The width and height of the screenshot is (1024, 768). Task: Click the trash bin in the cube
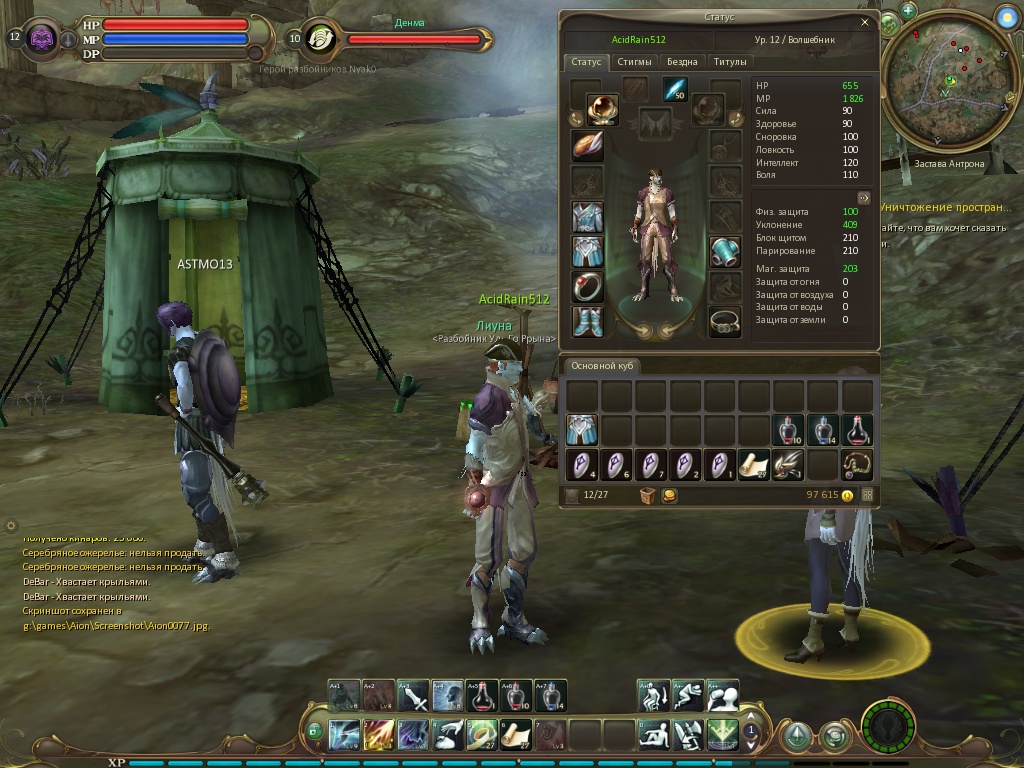[x=648, y=495]
